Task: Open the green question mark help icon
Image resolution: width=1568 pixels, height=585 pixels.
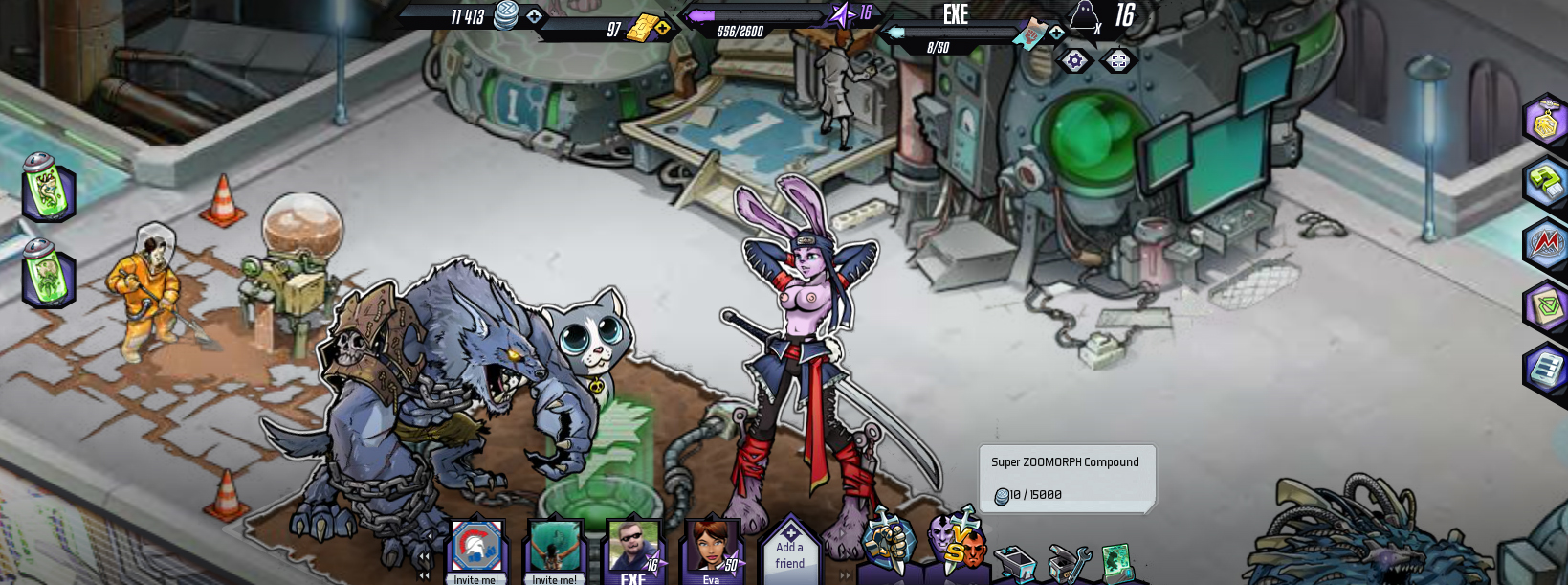Action: coord(1545,182)
